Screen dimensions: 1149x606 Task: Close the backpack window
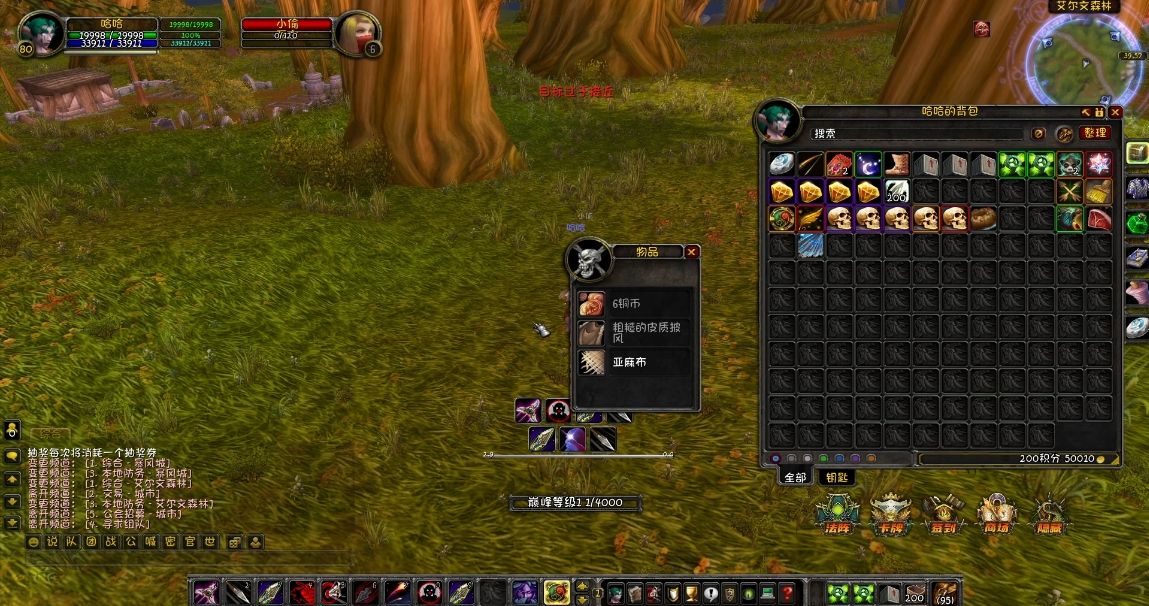[1115, 112]
